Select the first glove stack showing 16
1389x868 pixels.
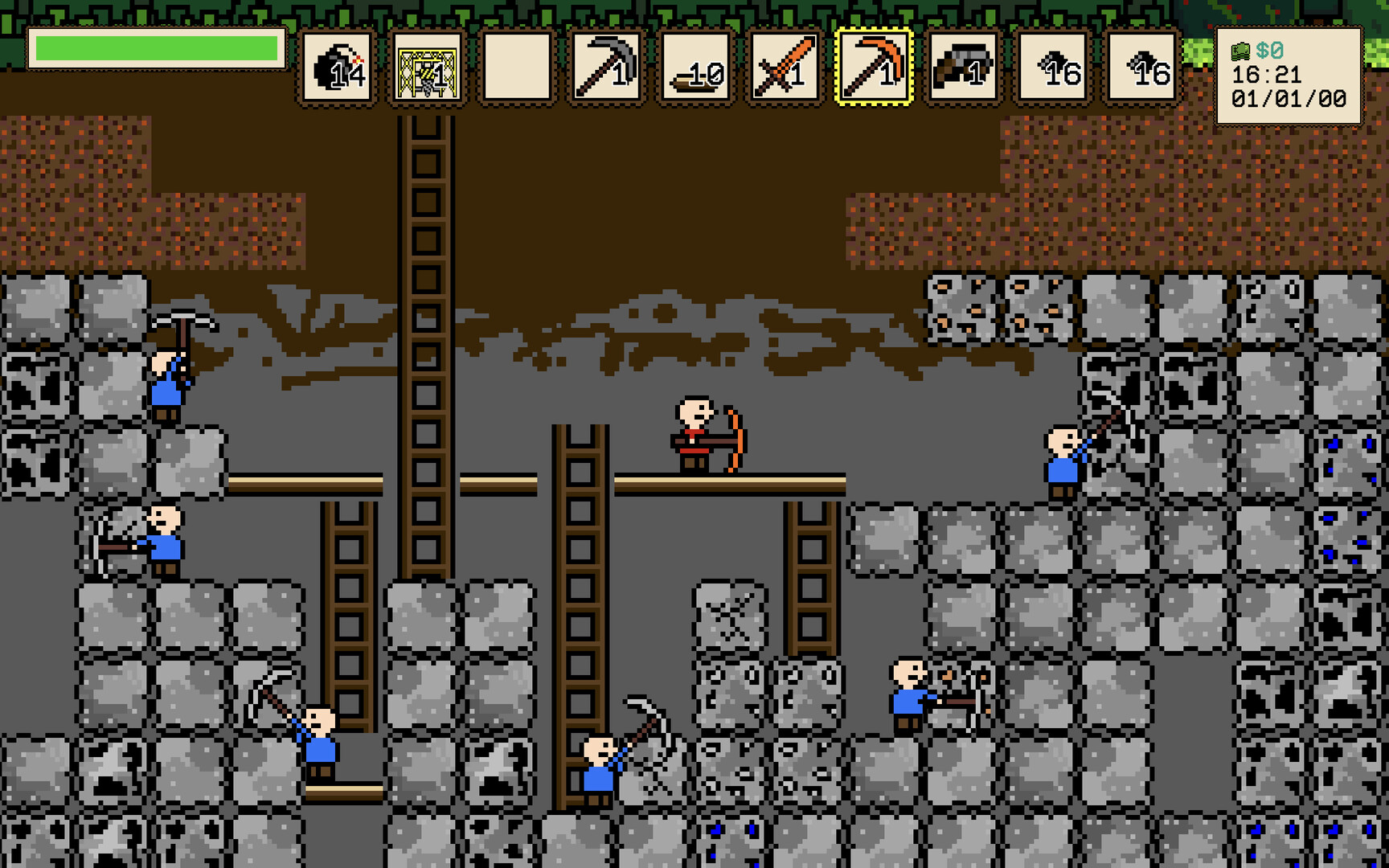(1053, 68)
